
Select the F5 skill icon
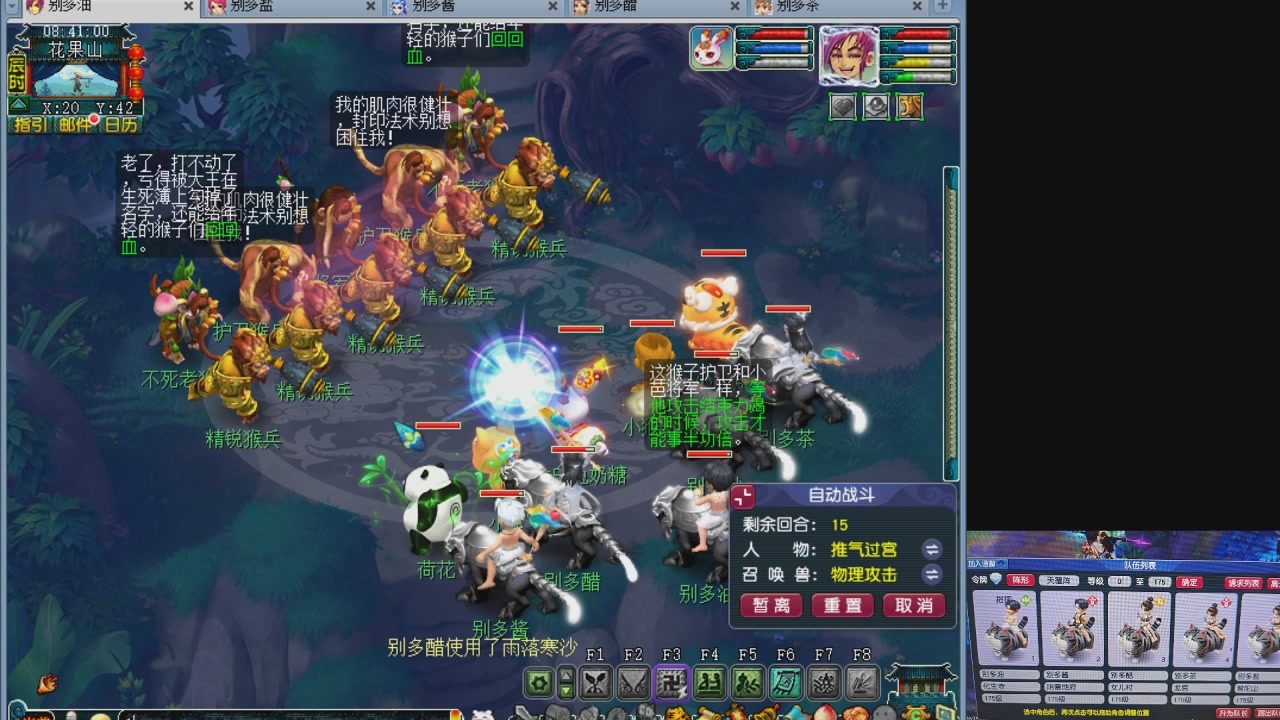[x=747, y=683]
